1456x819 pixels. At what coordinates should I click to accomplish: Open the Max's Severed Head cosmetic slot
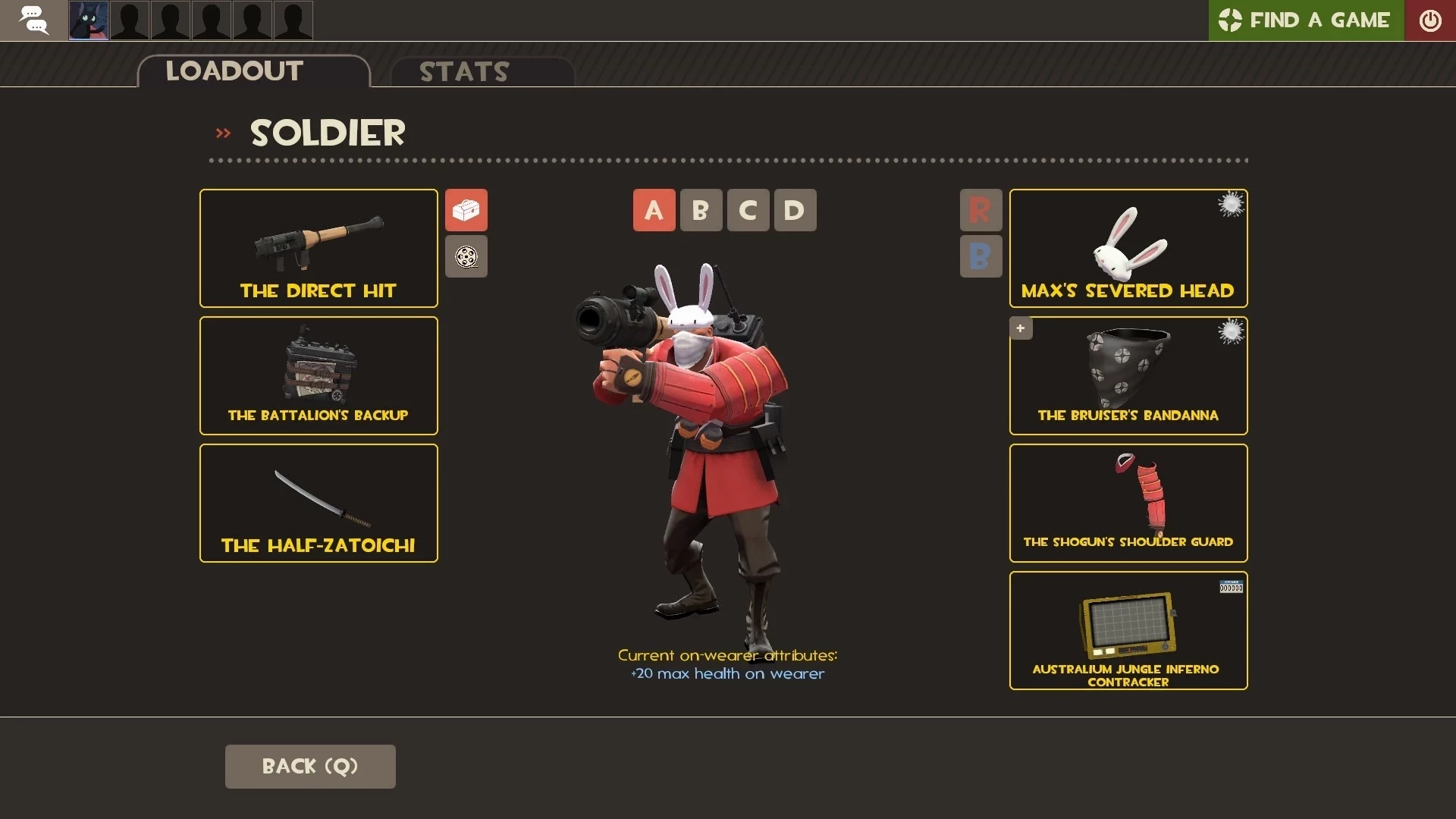(x=1128, y=248)
